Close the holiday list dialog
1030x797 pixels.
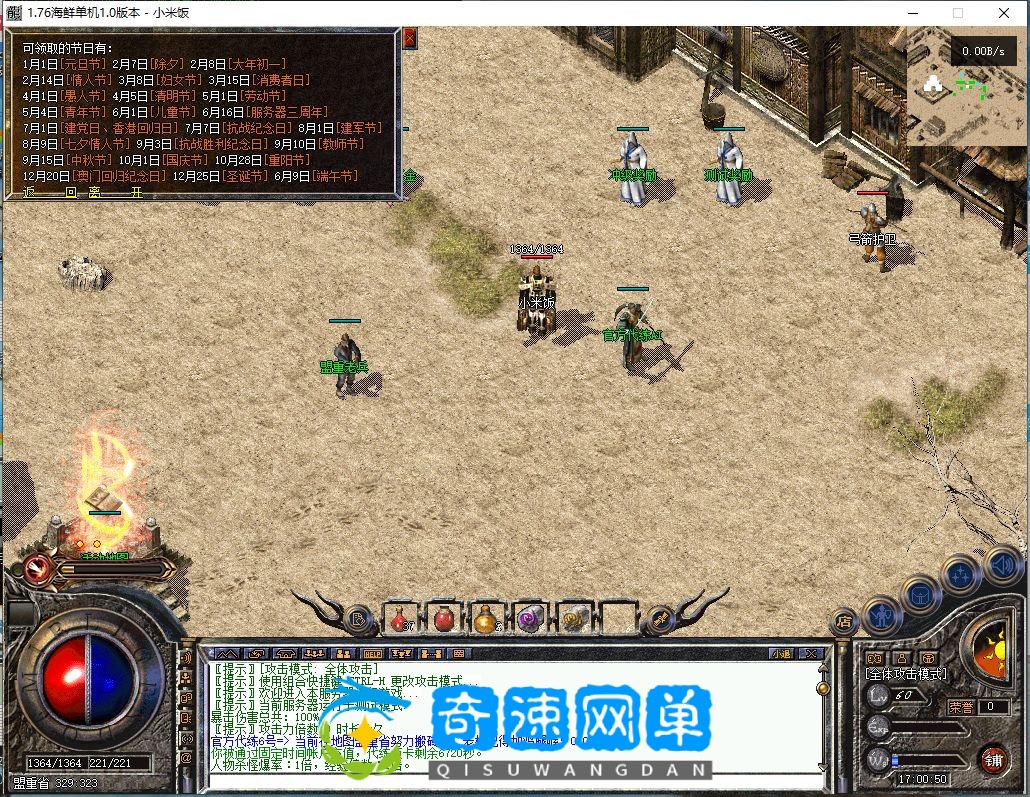pyautogui.click(x=409, y=38)
